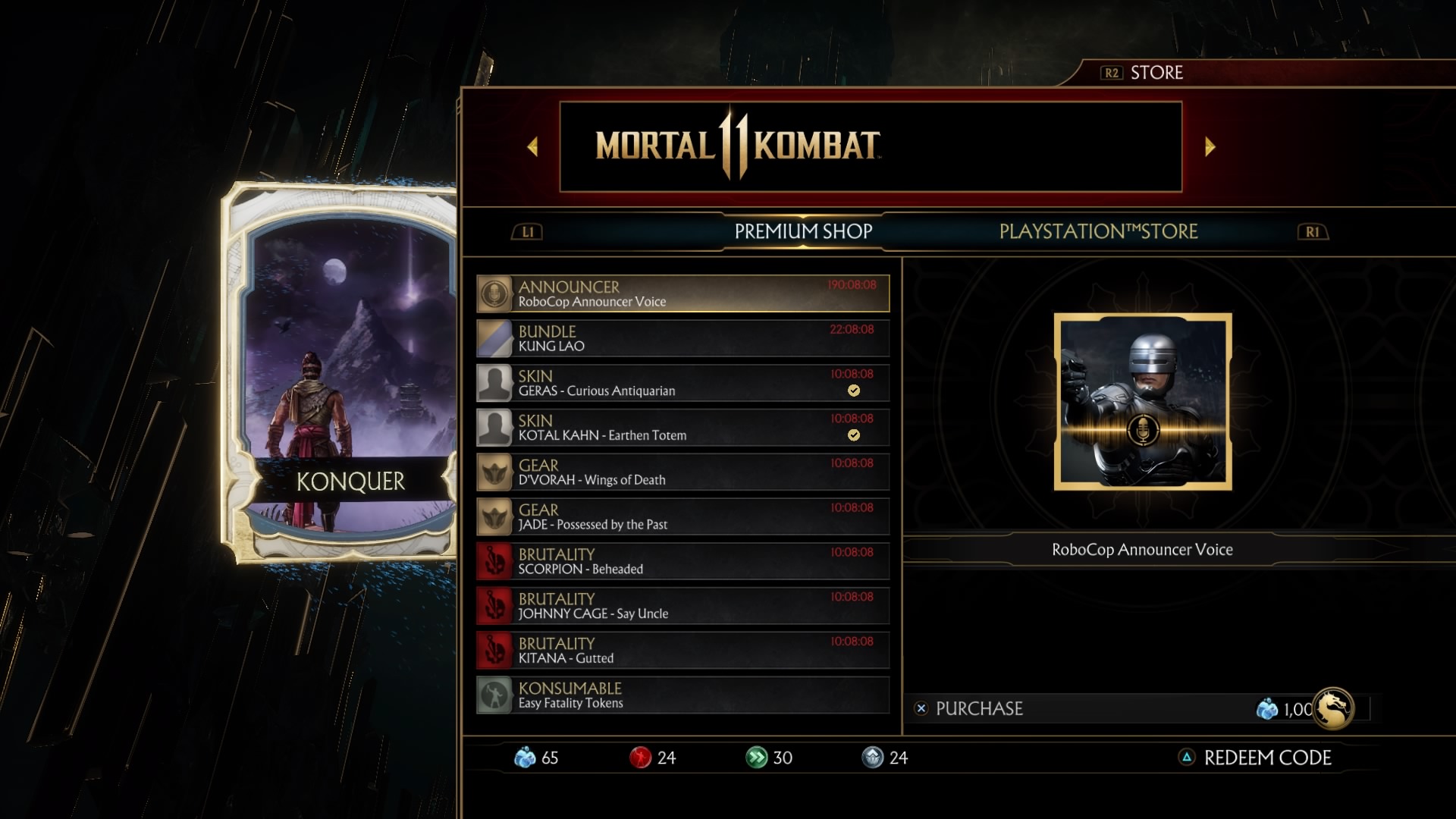The width and height of the screenshot is (1456, 819).
Task: Switch to the Premium Shop tab
Action: pos(803,231)
